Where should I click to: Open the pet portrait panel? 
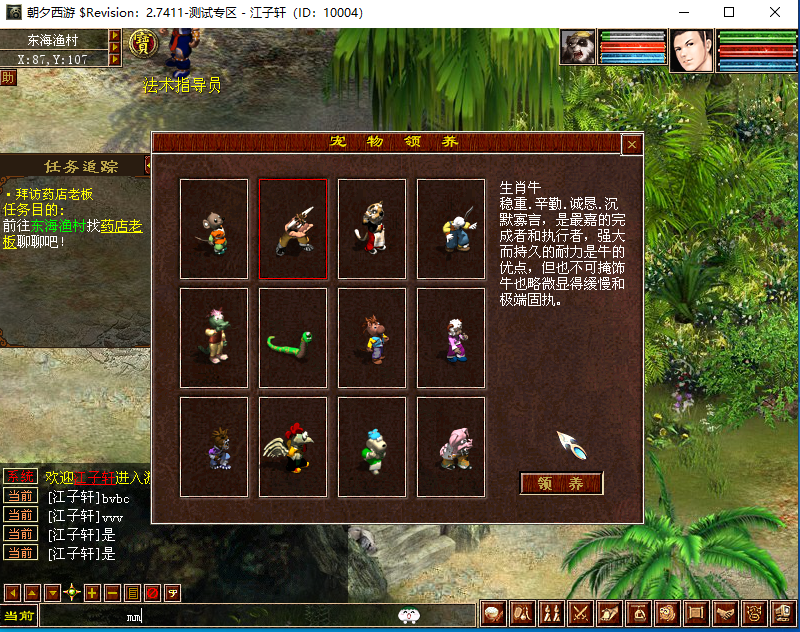pos(577,49)
